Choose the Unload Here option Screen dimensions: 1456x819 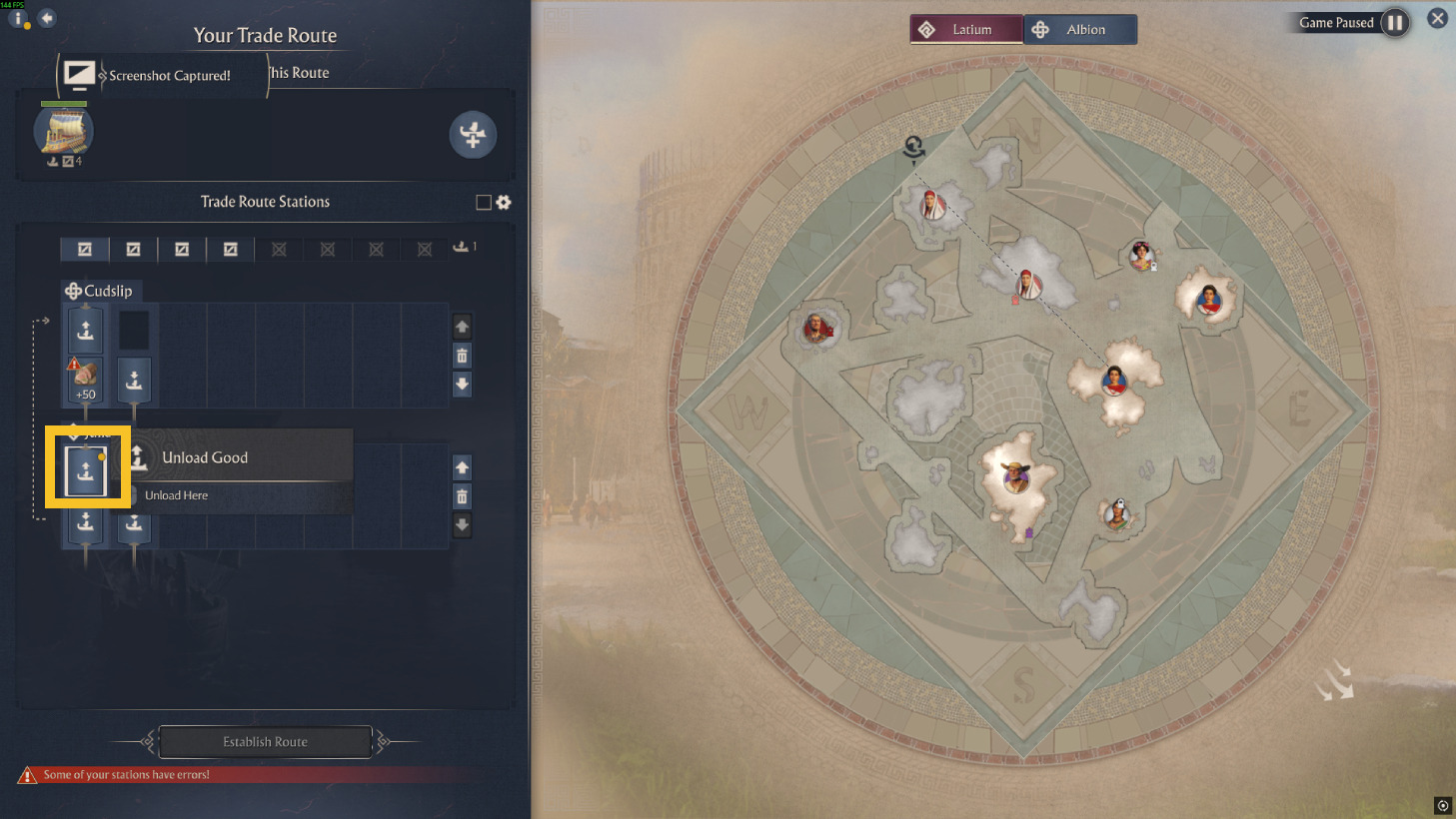click(x=177, y=495)
